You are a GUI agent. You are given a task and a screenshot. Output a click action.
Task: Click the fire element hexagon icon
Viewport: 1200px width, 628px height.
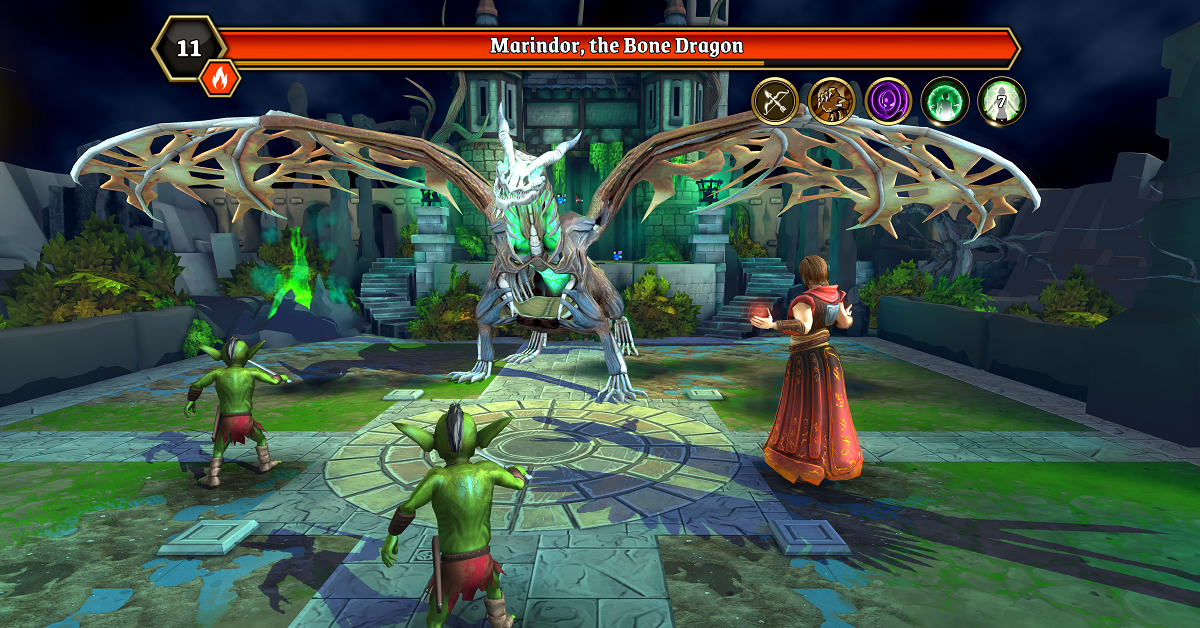coord(220,77)
